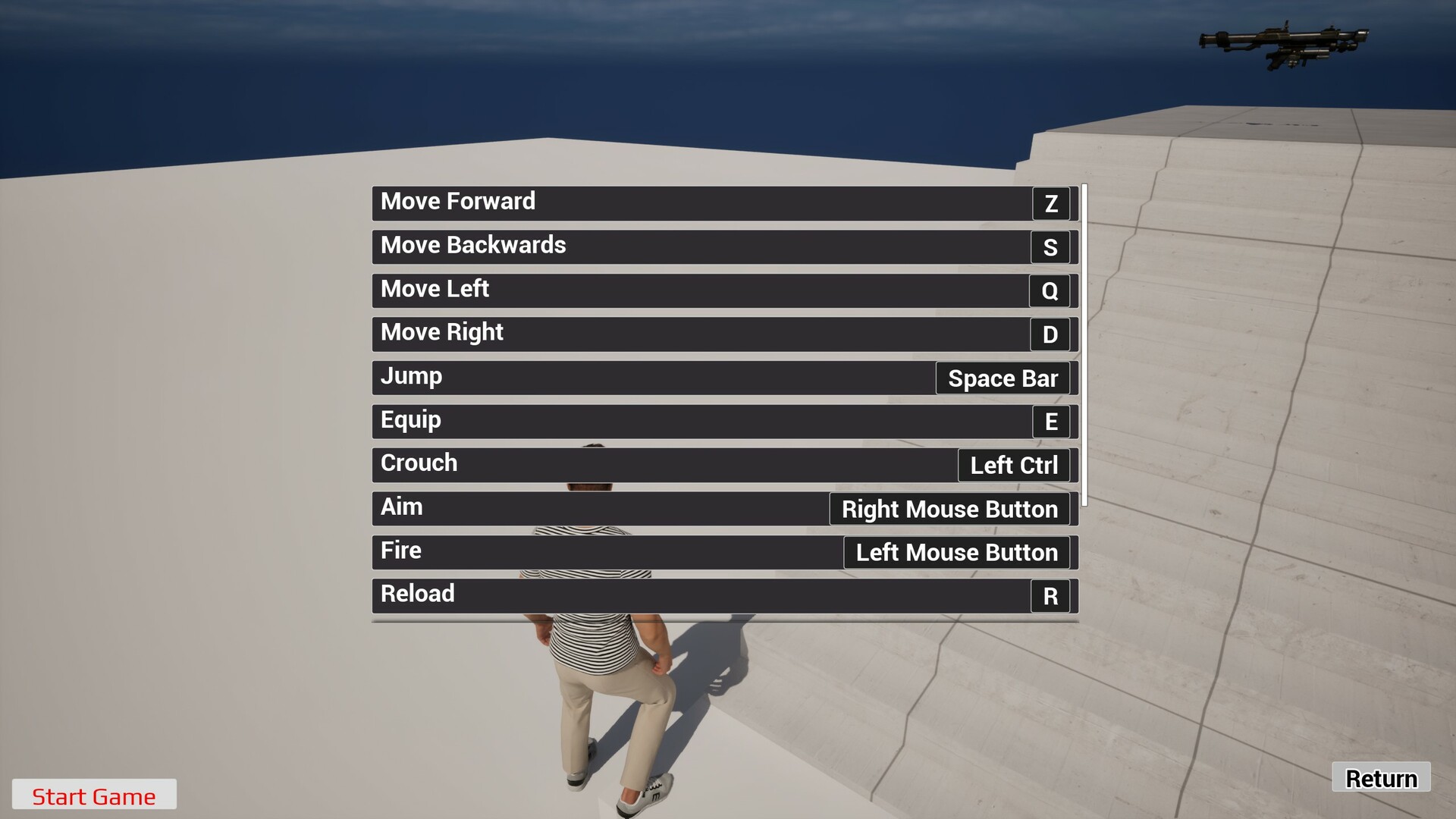Rebind Left Mouse Button for Fire
The width and height of the screenshot is (1456, 819).
tap(956, 552)
